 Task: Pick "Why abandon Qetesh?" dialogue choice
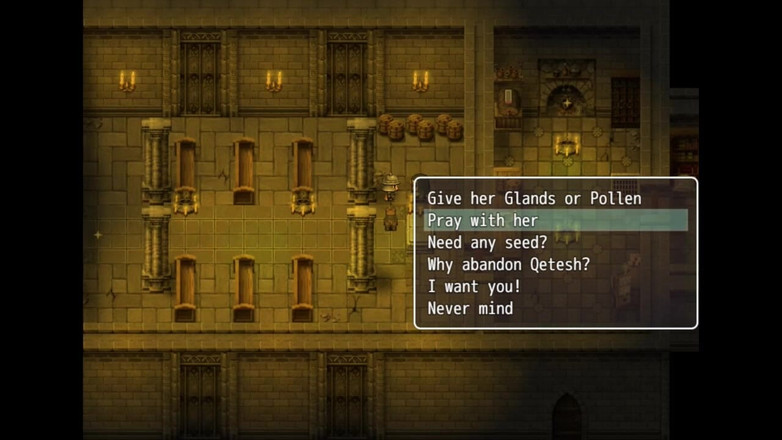pyautogui.click(x=509, y=265)
